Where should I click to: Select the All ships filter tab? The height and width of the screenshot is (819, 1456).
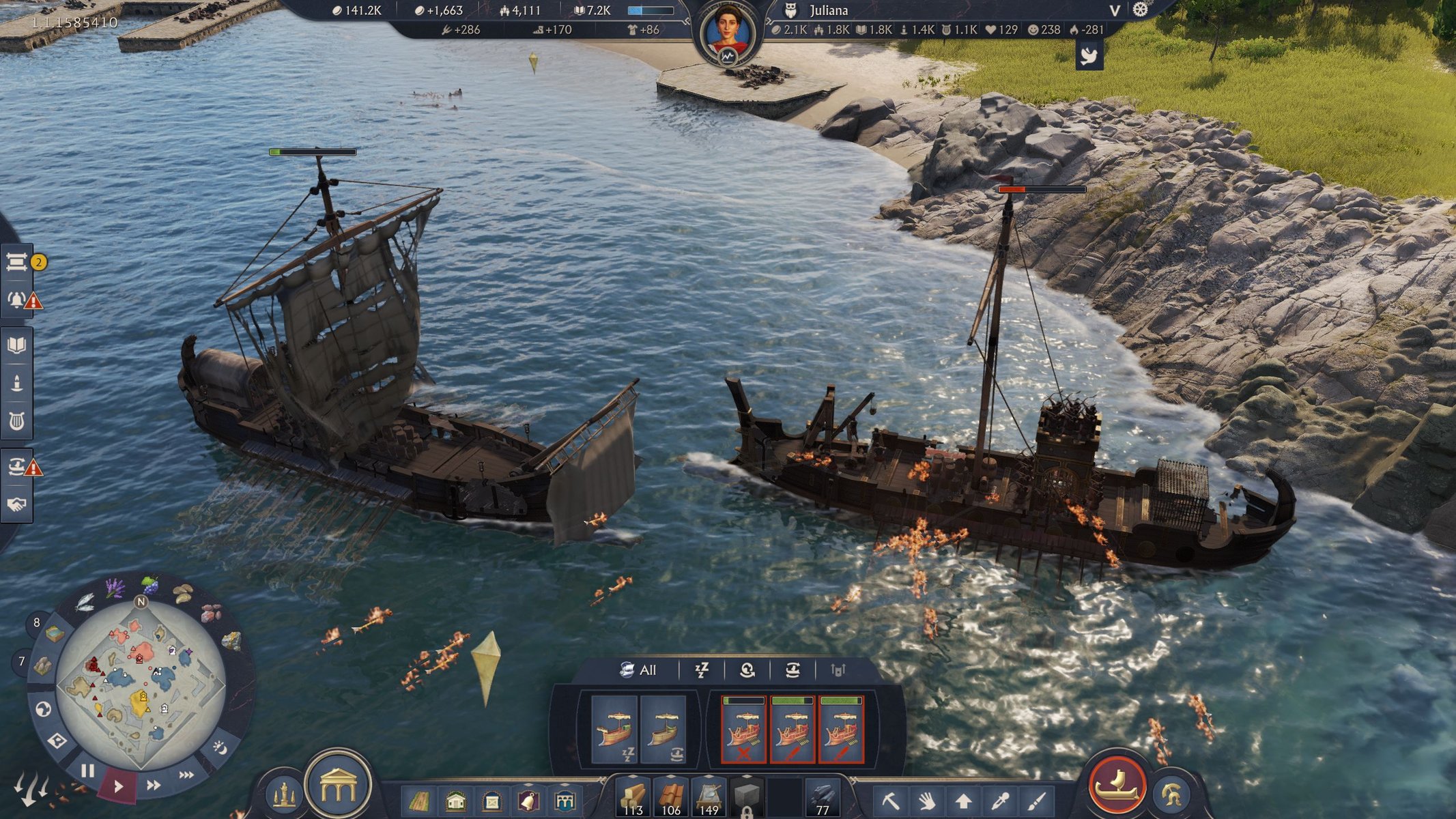pyautogui.click(x=638, y=670)
